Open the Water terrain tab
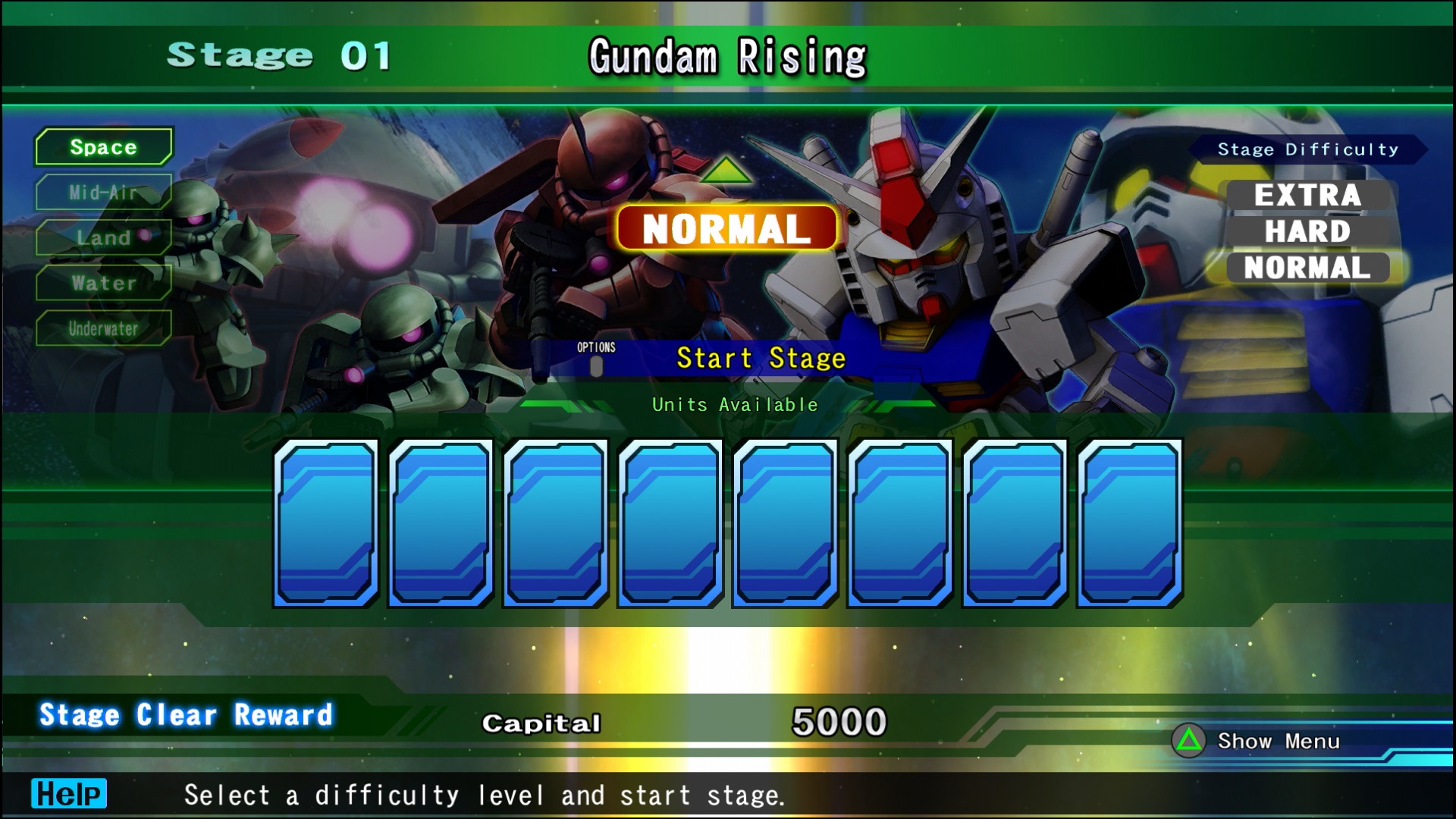This screenshot has height=819, width=1456. tap(104, 283)
